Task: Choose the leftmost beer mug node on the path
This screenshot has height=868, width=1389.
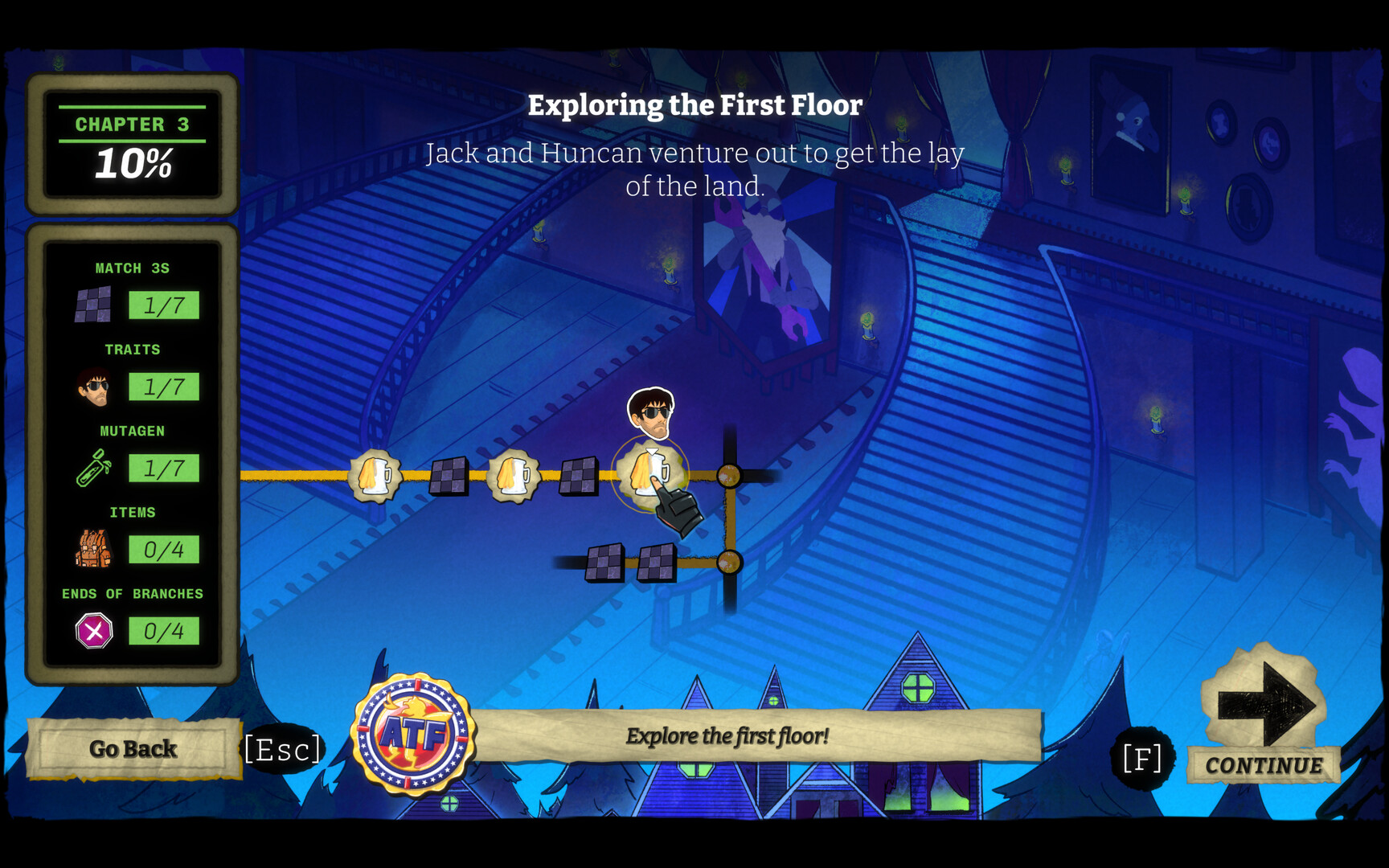Action: (x=375, y=476)
